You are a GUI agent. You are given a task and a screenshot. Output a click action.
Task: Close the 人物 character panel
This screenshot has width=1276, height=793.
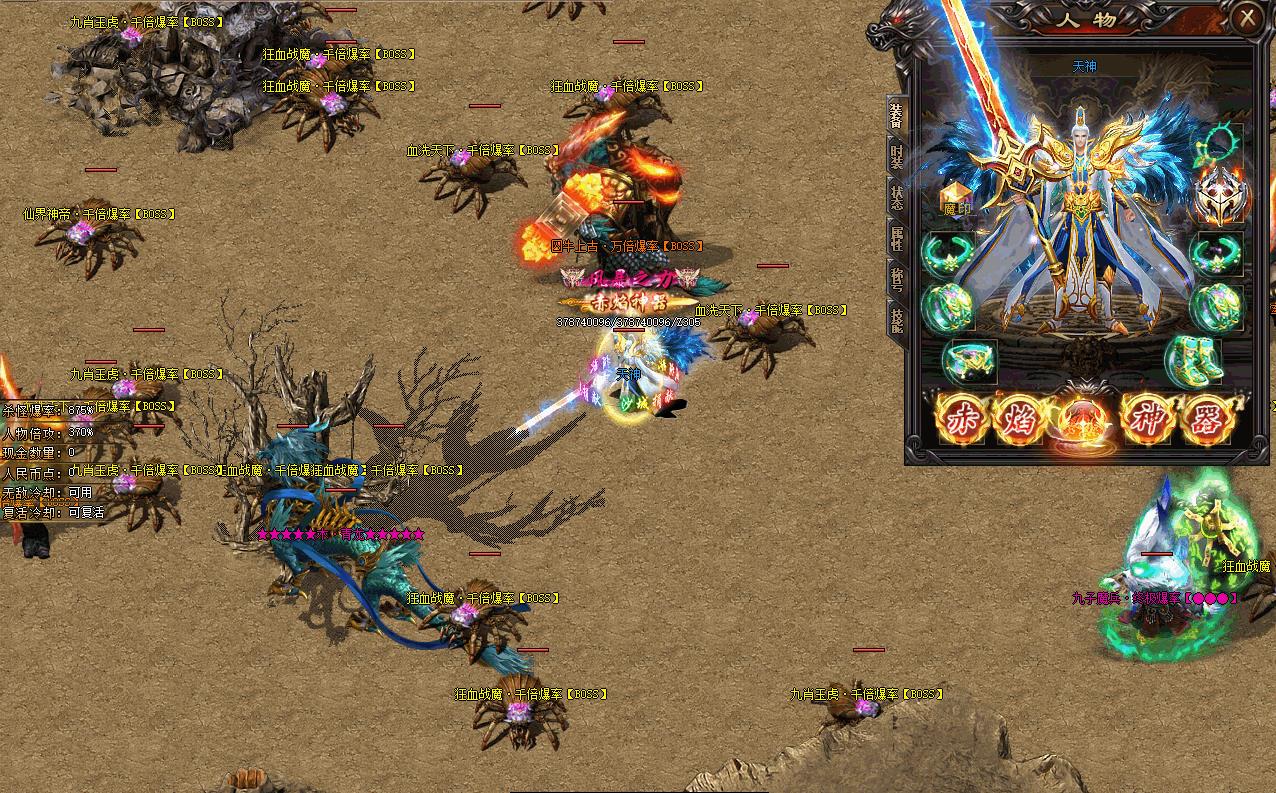pos(1246,18)
